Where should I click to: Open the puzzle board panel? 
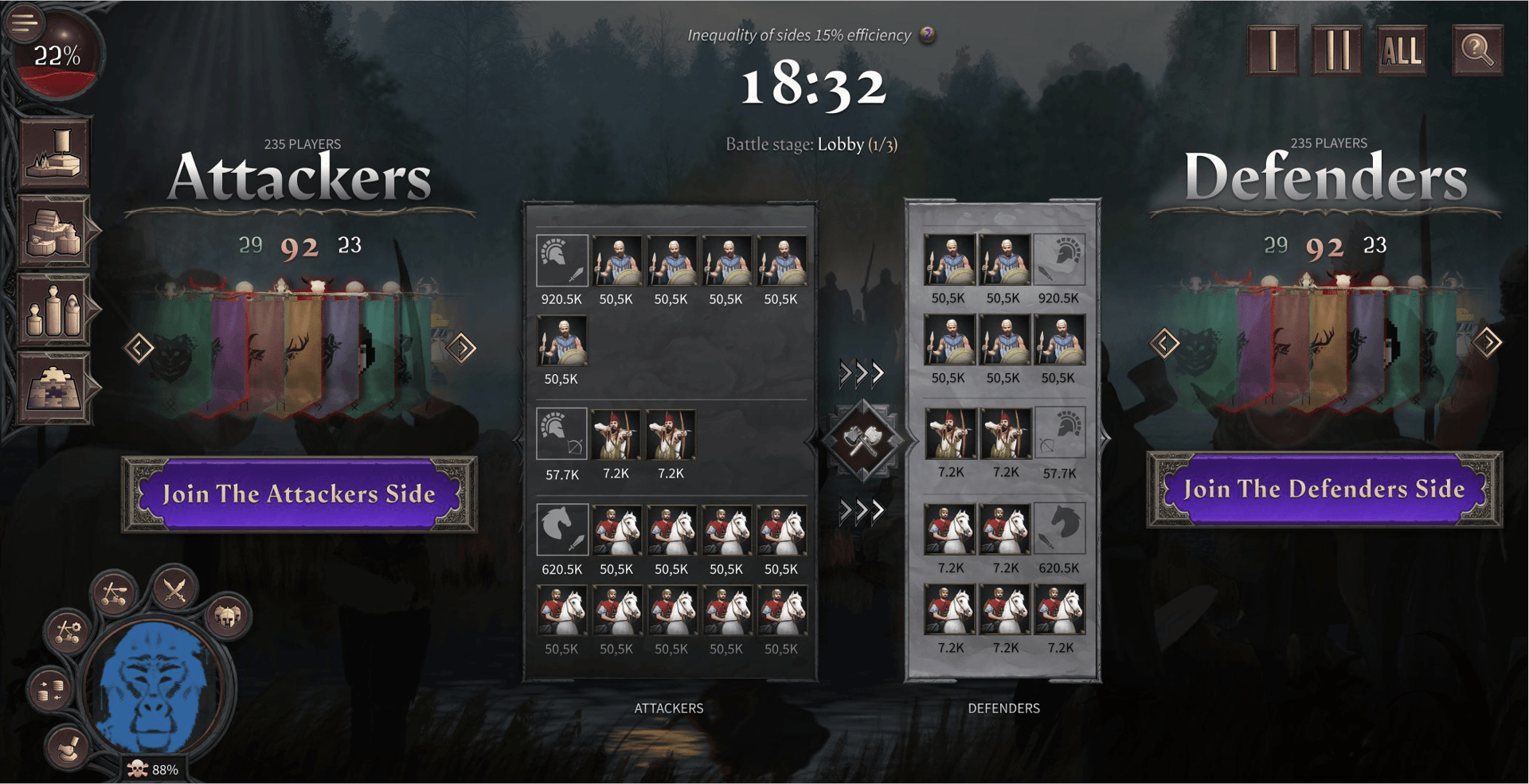coord(54,388)
